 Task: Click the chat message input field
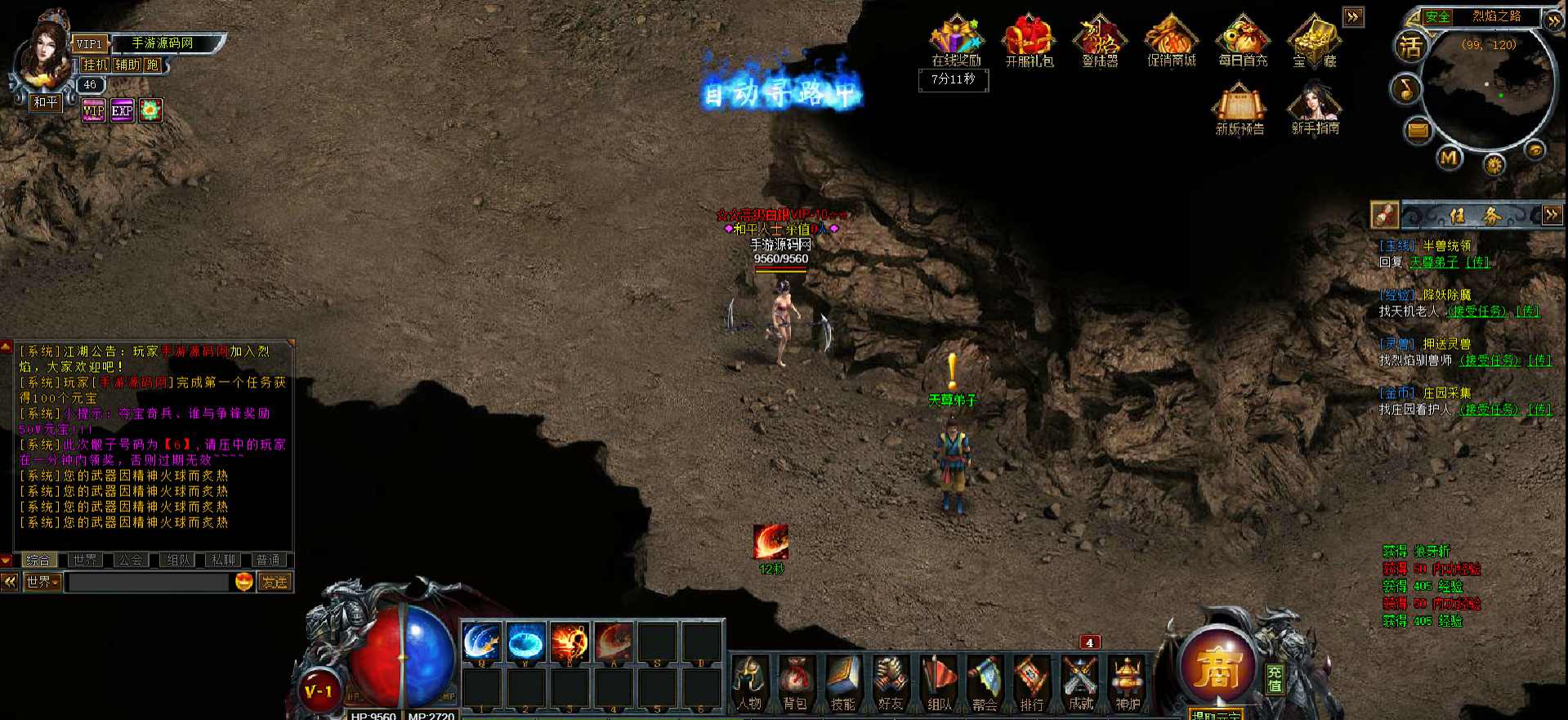click(148, 582)
